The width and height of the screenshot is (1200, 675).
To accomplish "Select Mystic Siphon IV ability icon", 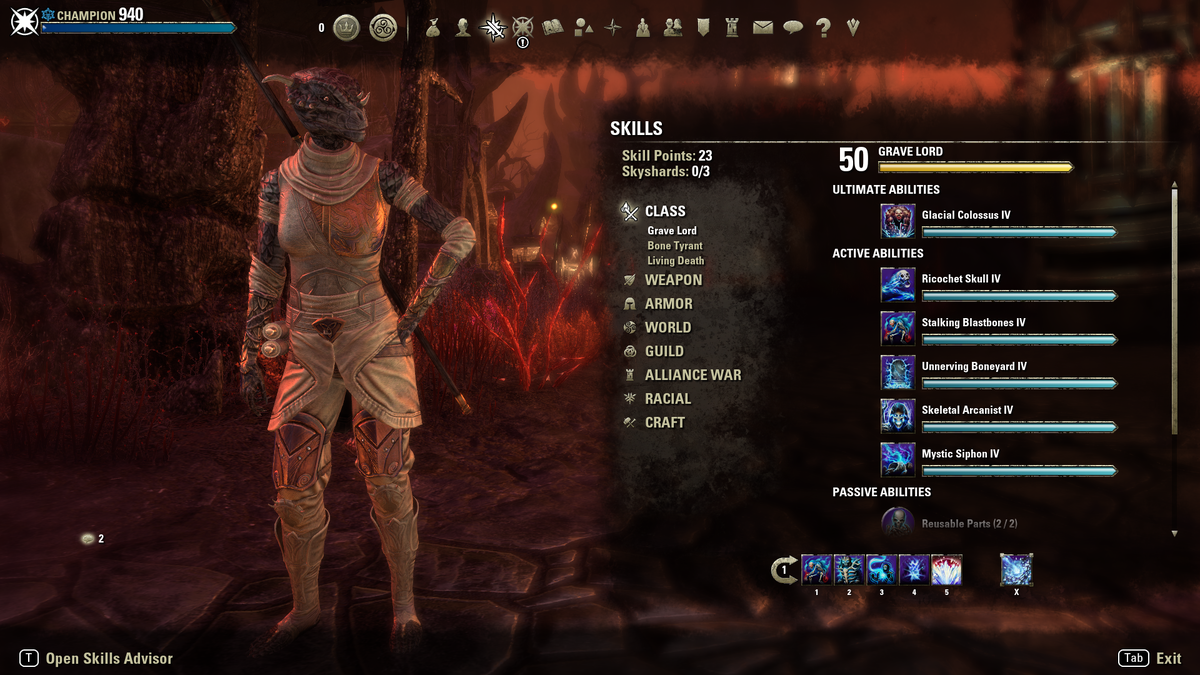I will pos(897,459).
